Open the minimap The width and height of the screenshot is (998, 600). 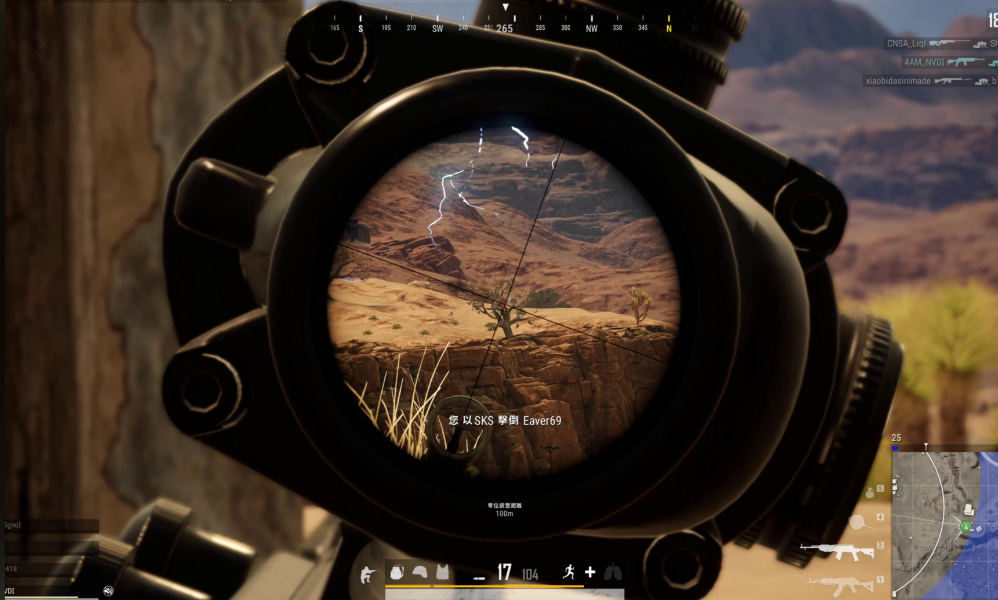click(944, 522)
